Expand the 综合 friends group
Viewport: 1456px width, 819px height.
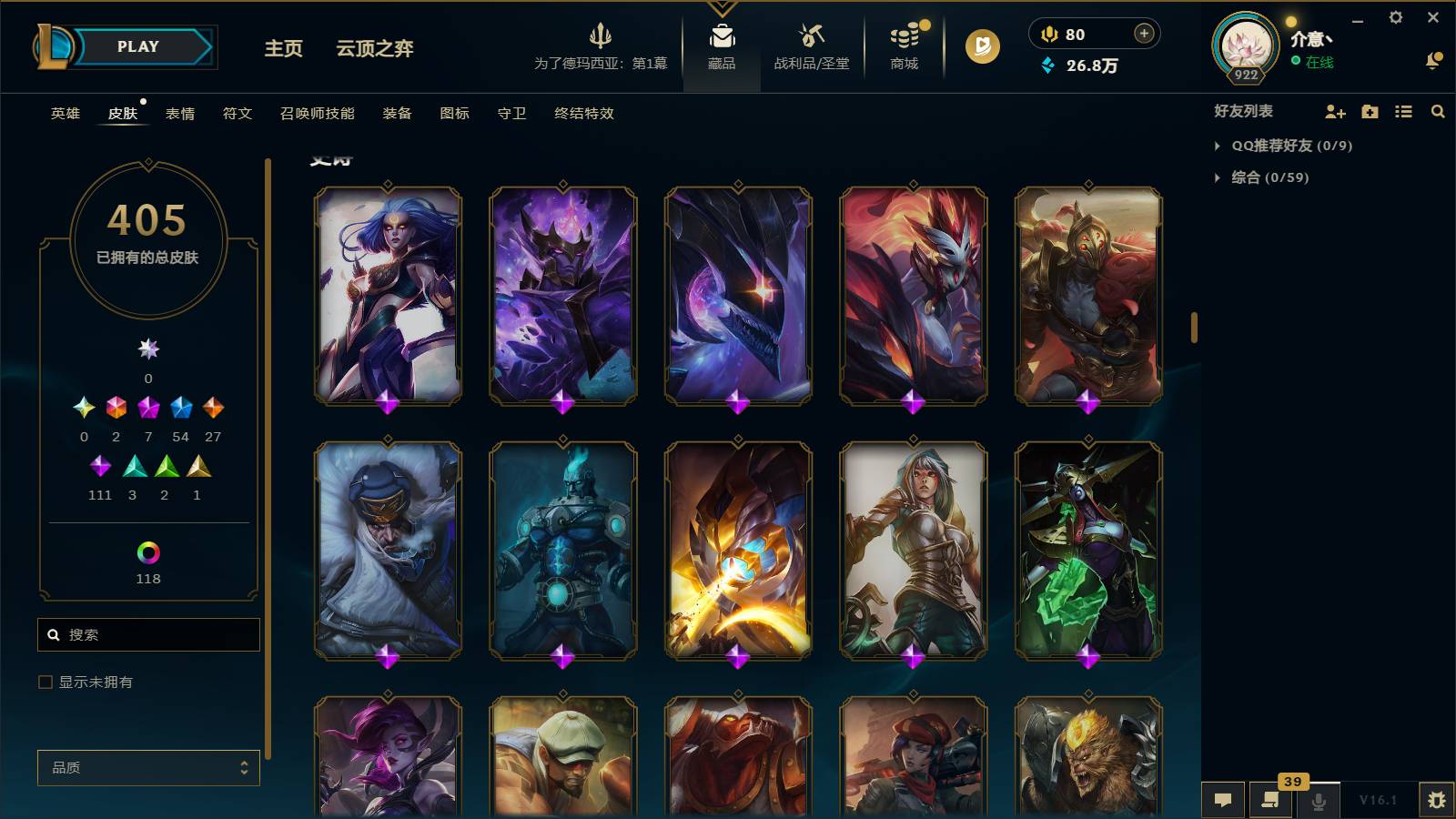pyautogui.click(x=1264, y=178)
